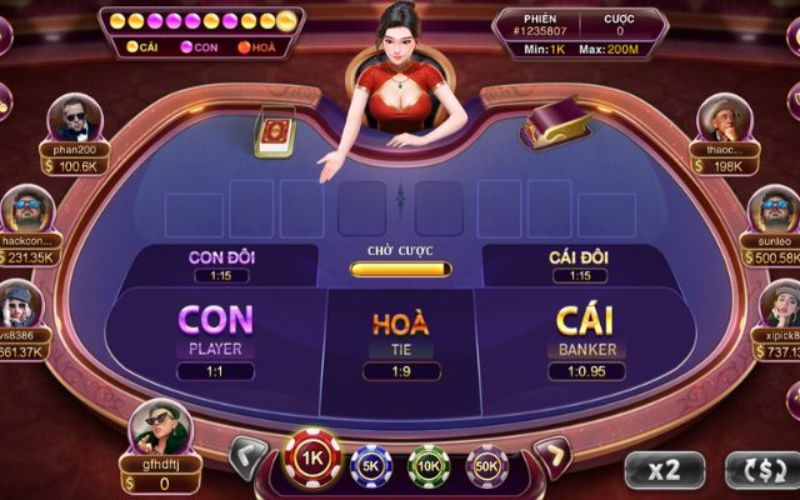Pick the purple 50K chip

click(x=487, y=464)
